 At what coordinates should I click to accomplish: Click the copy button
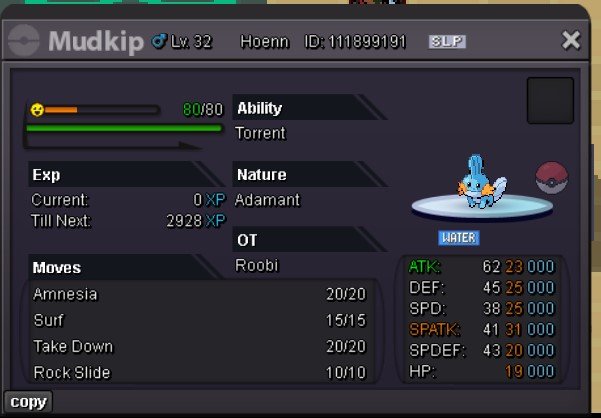[x=28, y=402]
